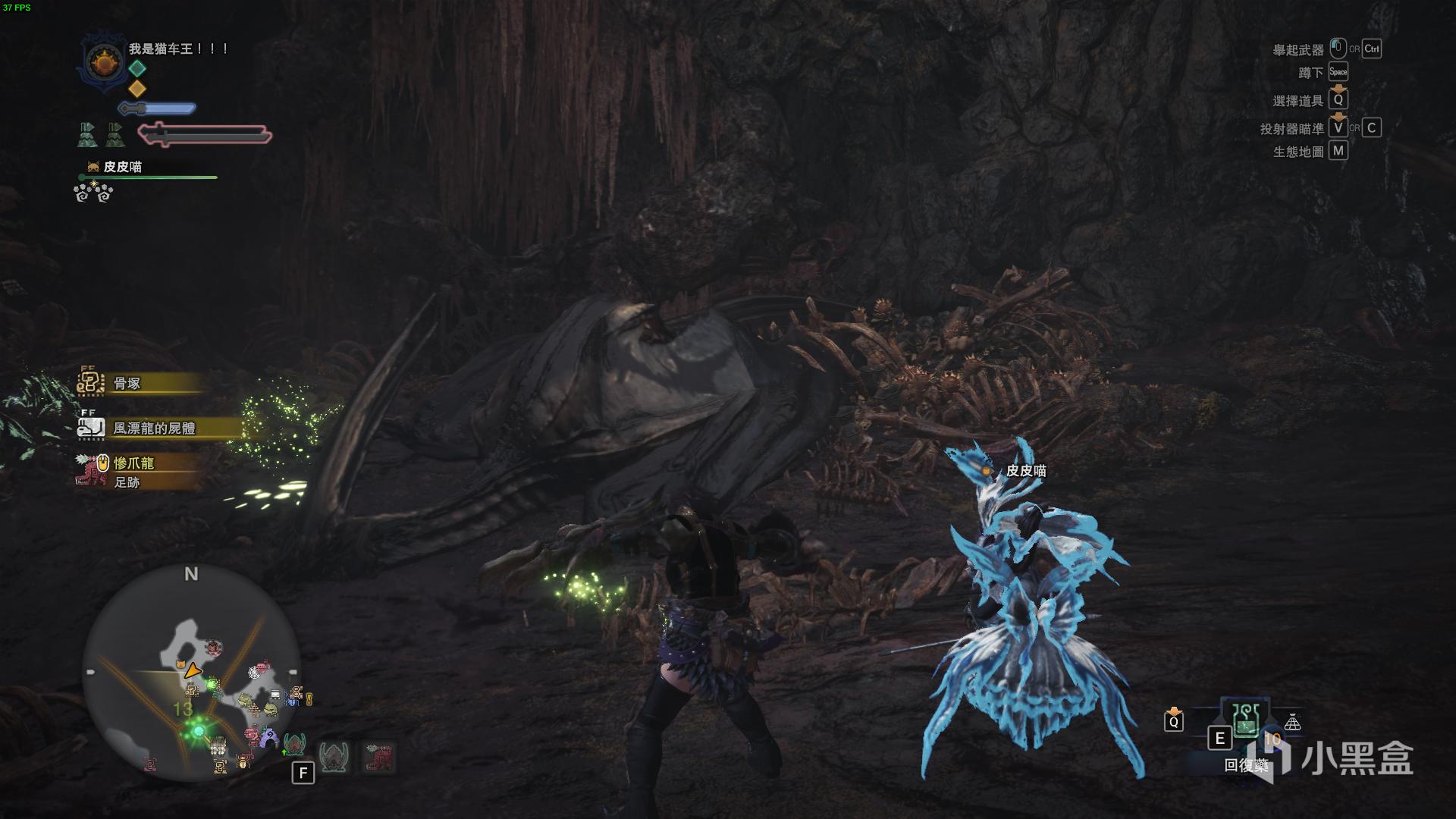
Task: Select the hunter emblem next to player name
Action: [103, 62]
